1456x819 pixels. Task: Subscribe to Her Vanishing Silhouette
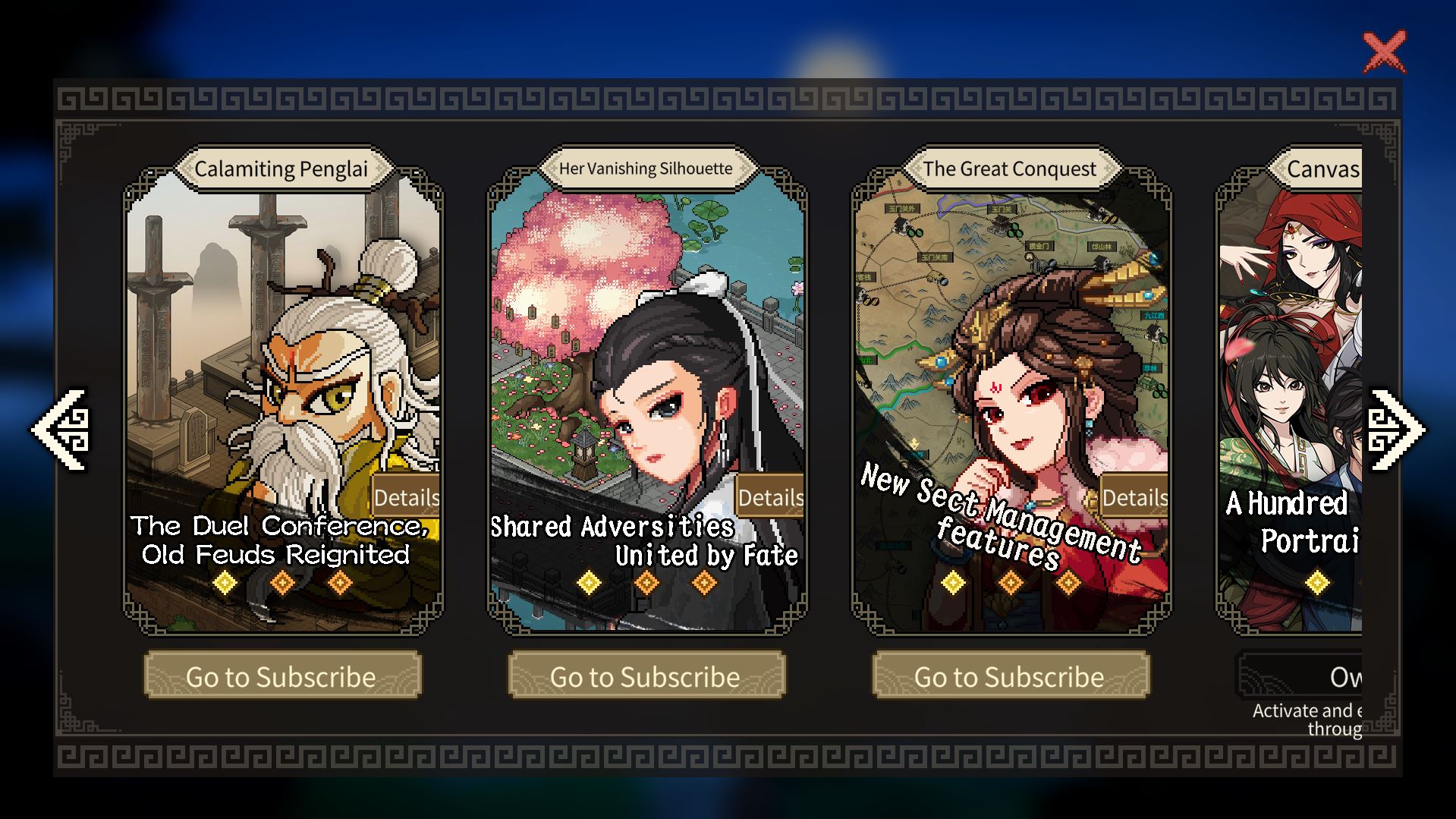646,675
